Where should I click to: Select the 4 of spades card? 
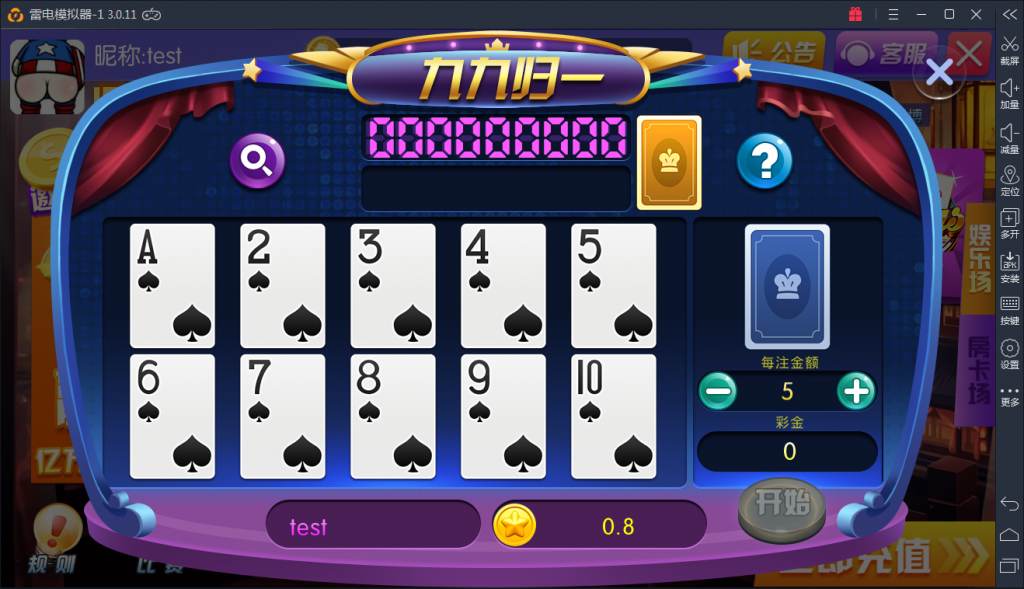click(503, 285)
